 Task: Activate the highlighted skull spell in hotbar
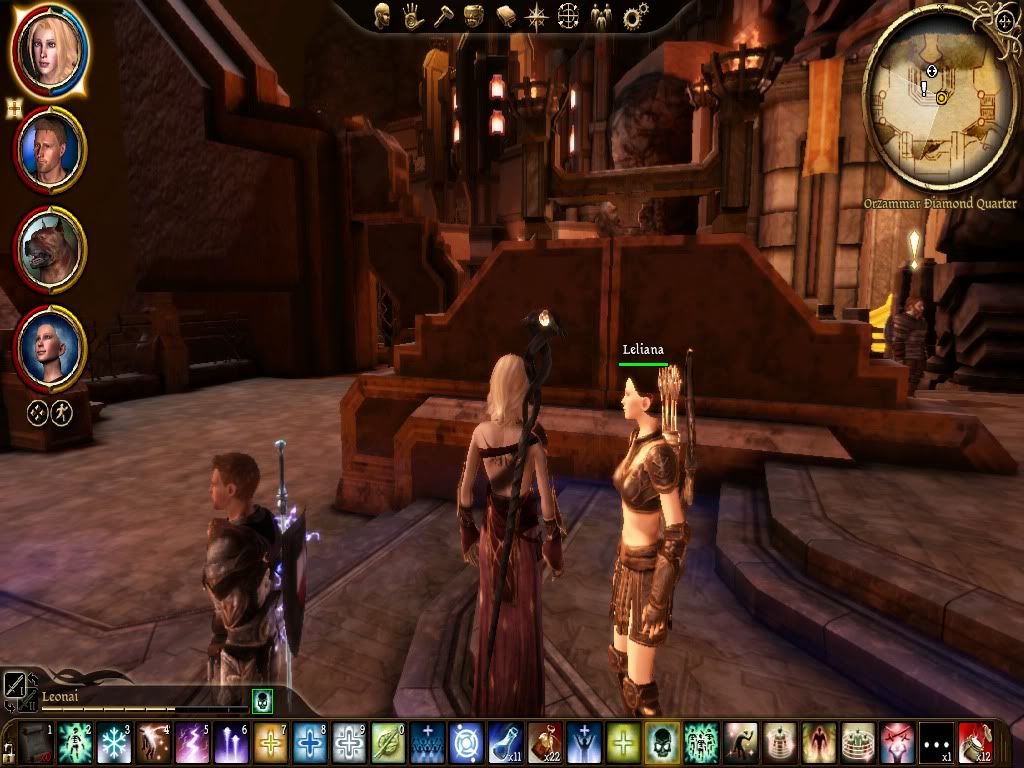[662, 743]
